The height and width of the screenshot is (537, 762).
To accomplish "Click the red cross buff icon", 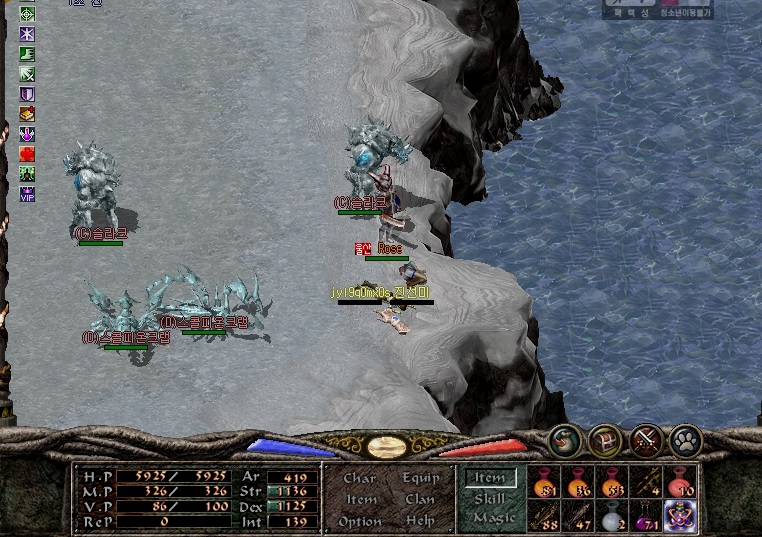I will 27,154.
